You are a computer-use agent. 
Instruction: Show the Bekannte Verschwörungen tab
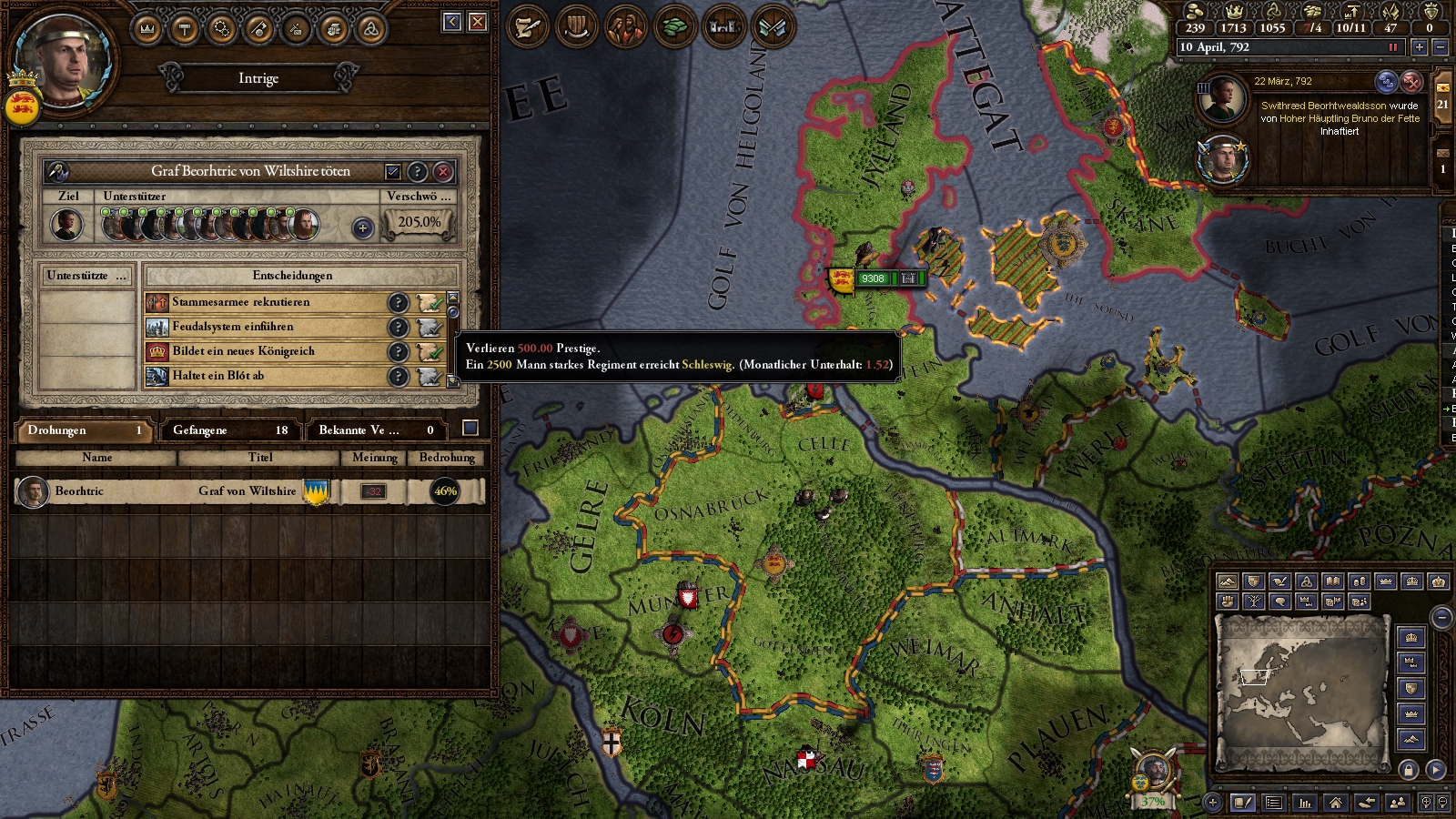[375, 430]
